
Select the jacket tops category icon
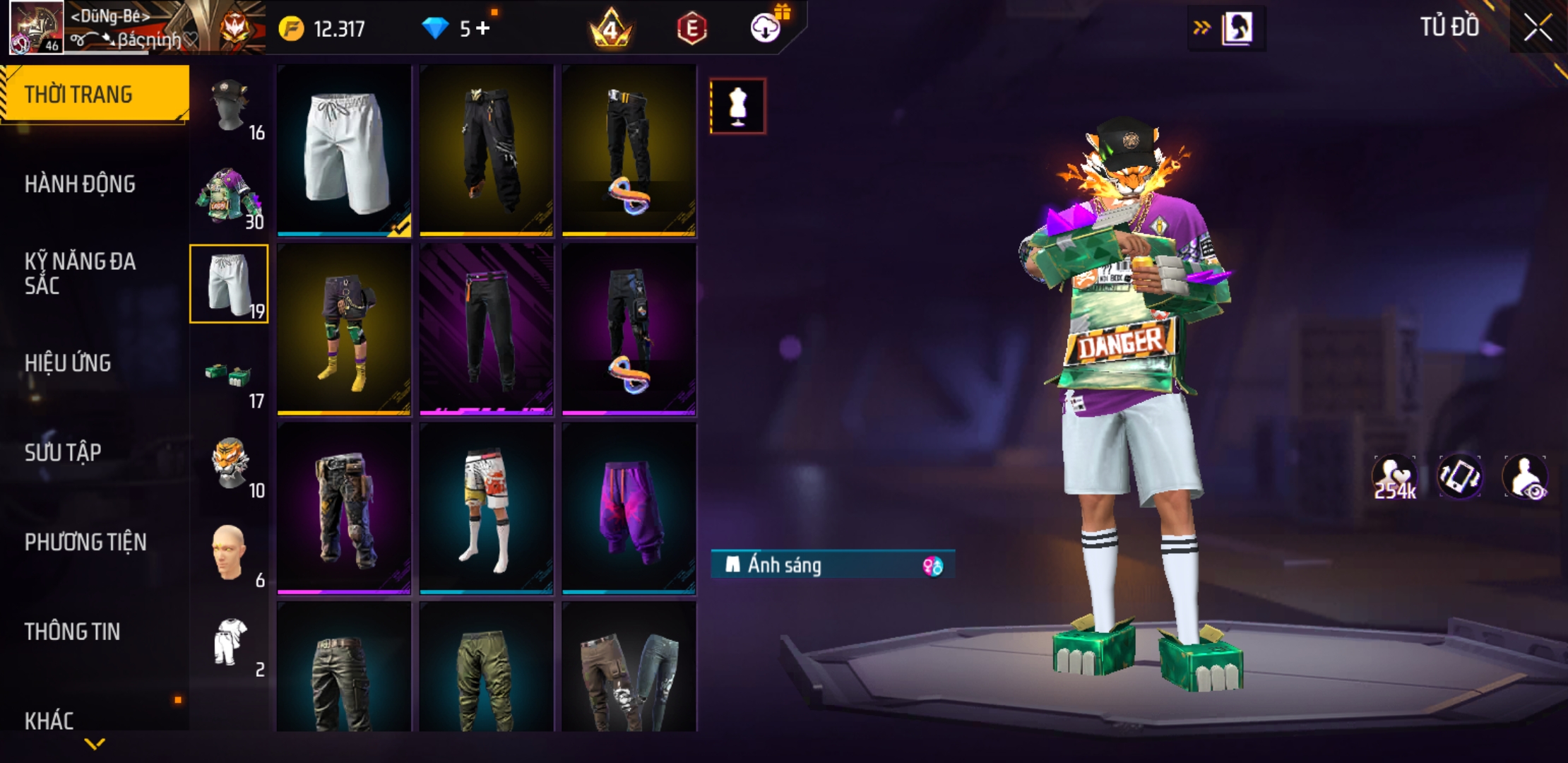tap(229, 196)
